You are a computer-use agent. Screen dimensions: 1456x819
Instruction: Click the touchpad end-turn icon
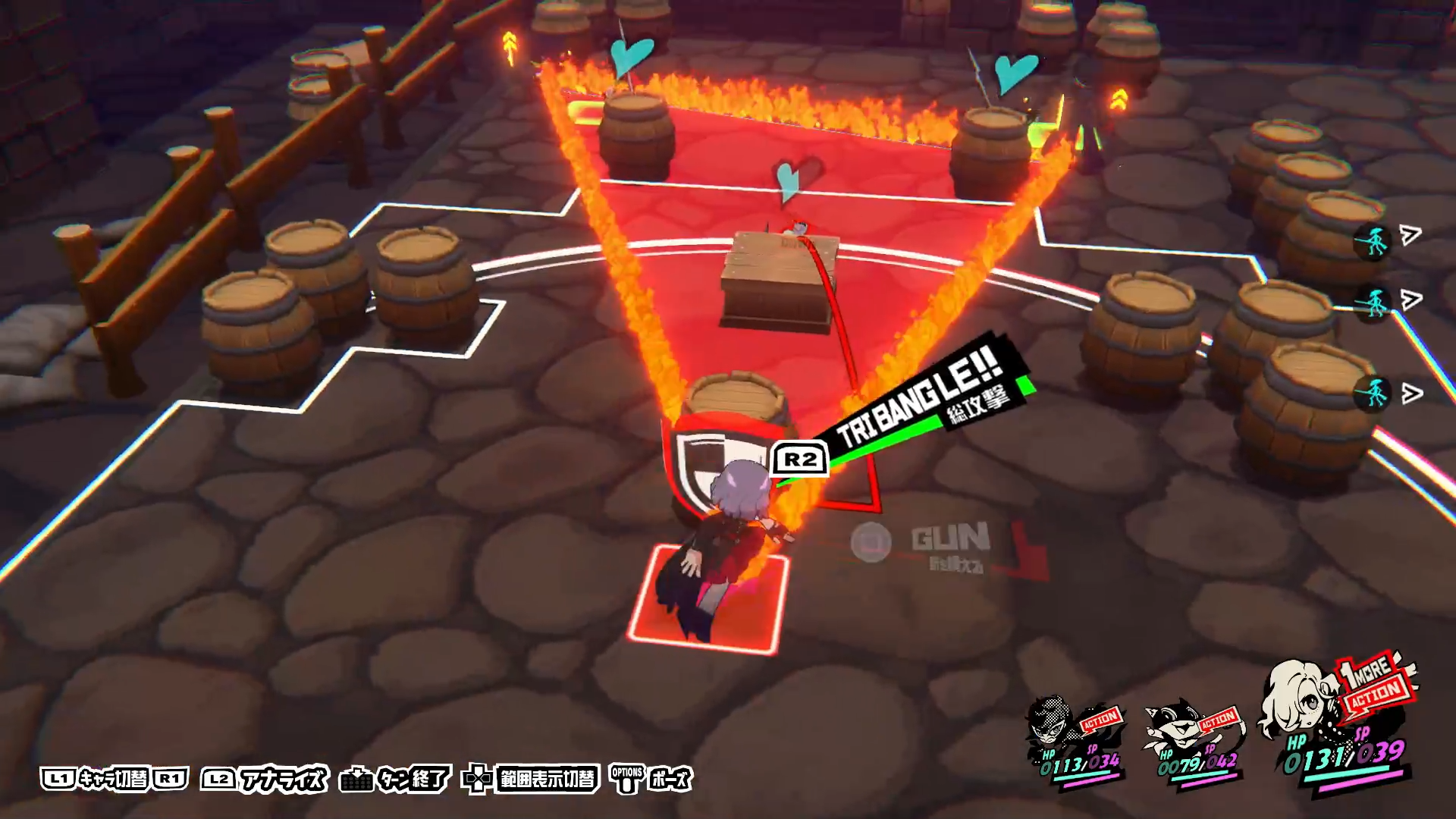356,777
